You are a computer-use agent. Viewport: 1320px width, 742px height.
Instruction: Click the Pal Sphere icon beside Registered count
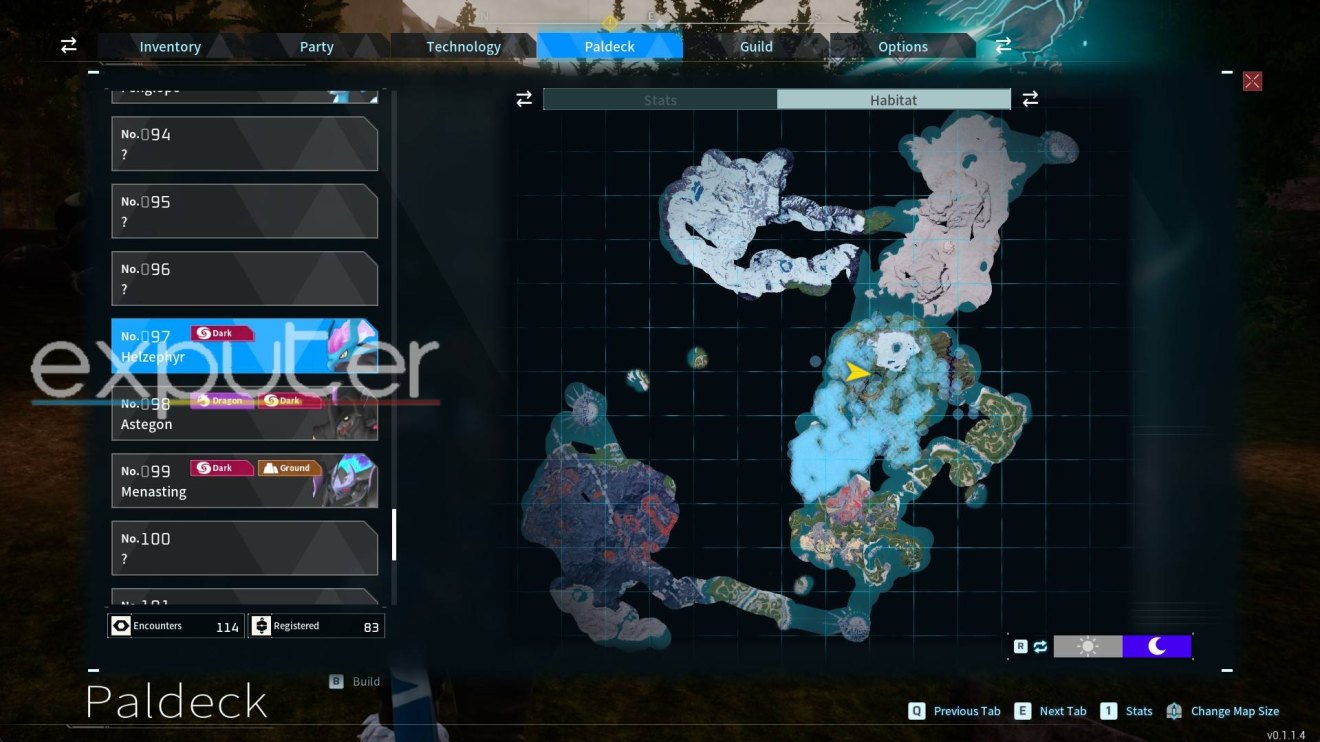point(261,625)
